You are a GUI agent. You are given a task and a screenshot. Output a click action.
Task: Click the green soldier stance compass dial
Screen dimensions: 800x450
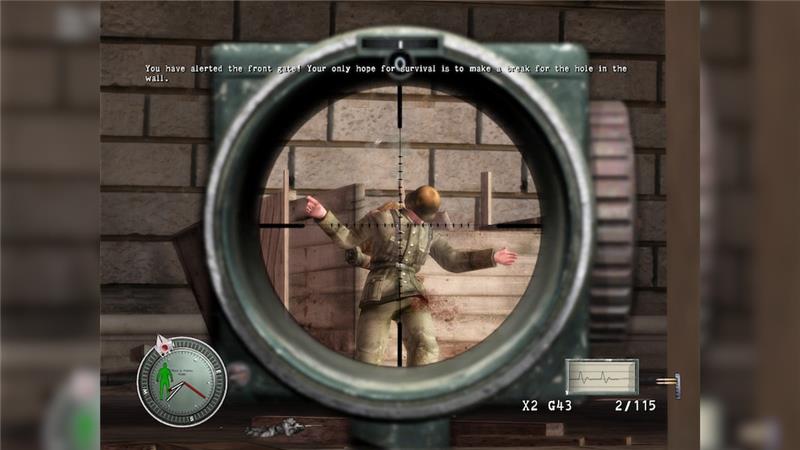click(x=181, y=381)
